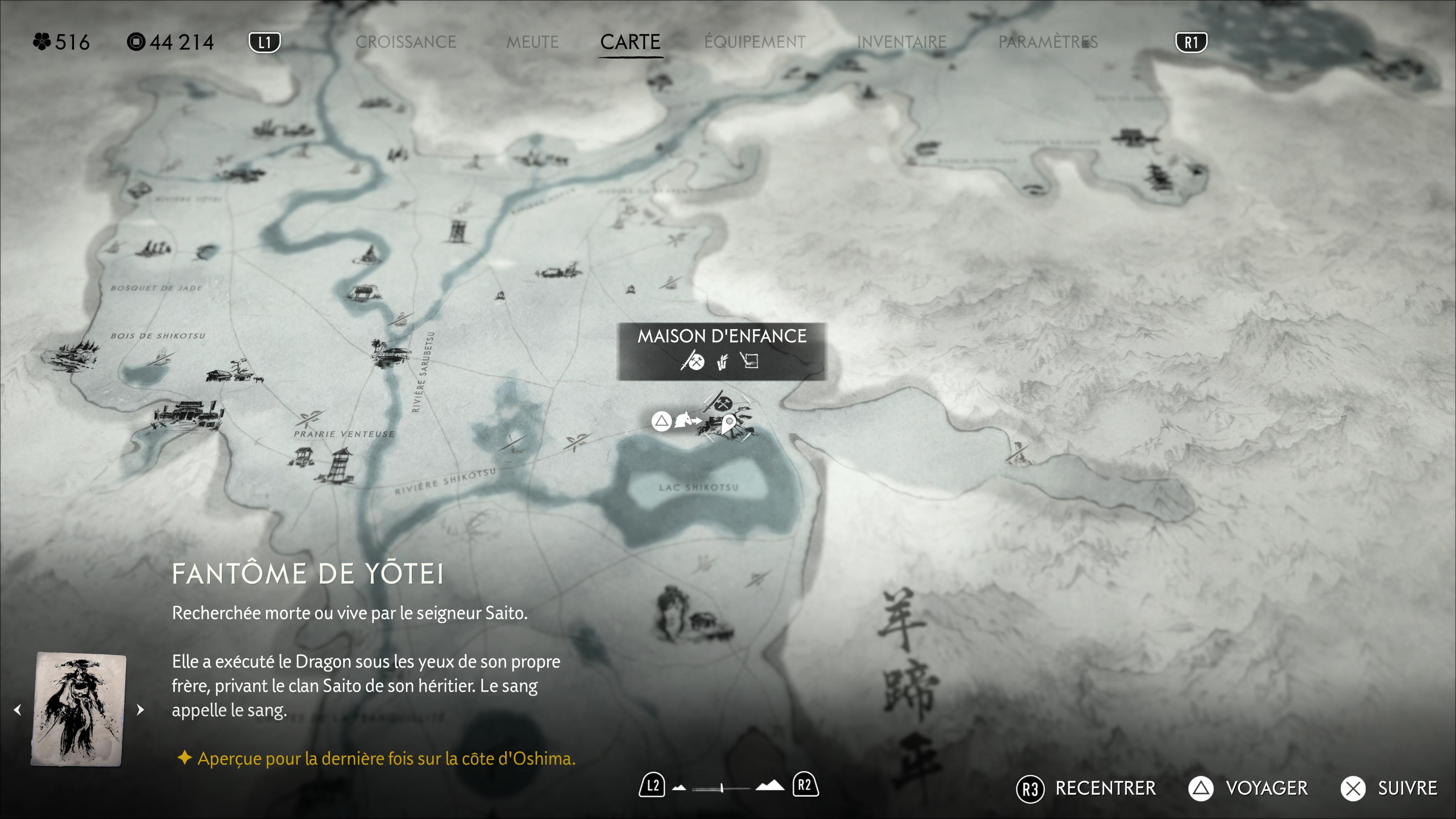Select the Carte tab
The image size is (1456, 819).
[x=630, y=42]
